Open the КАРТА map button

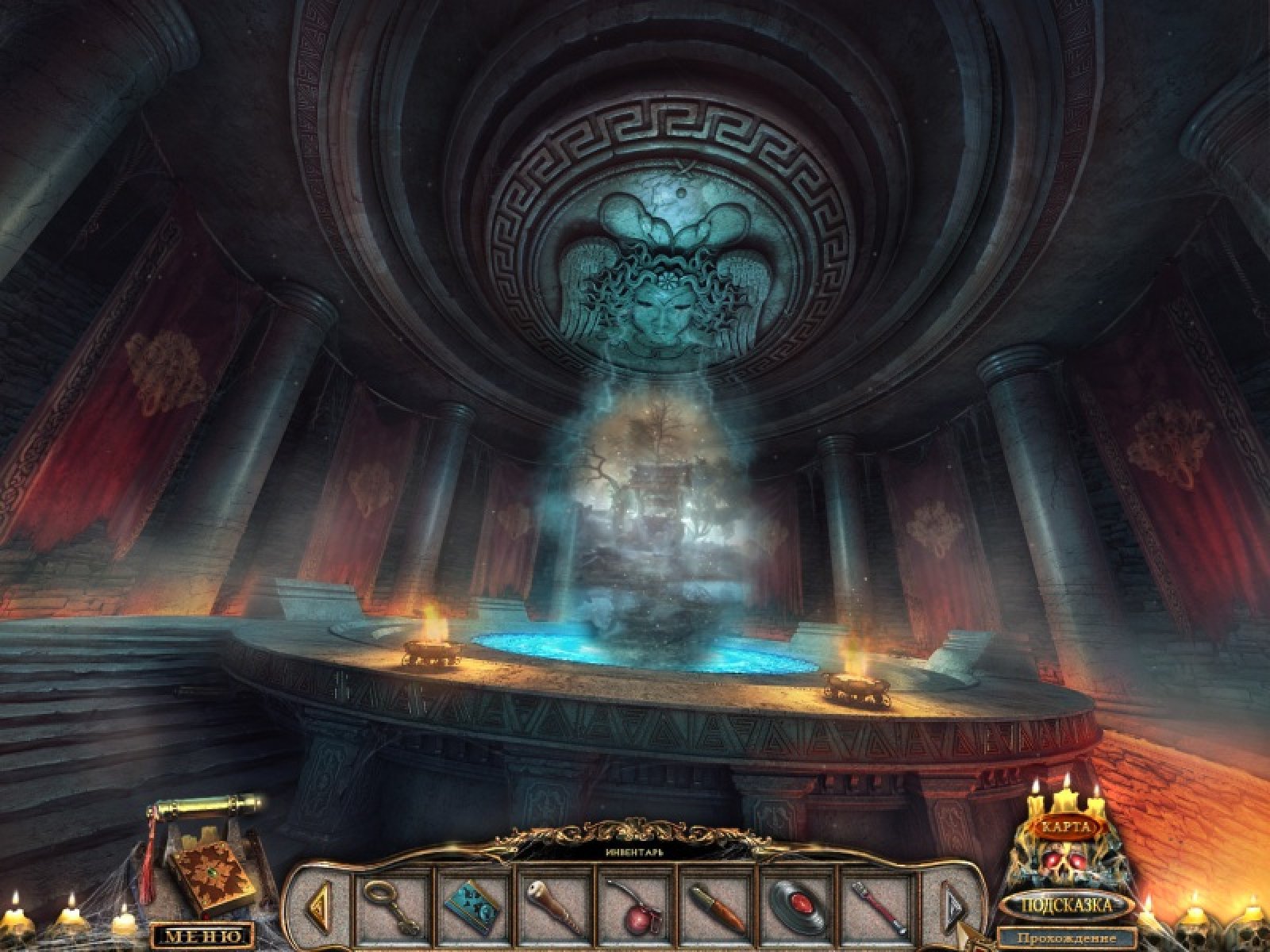pyautogui.click(x=1066, y=827)
